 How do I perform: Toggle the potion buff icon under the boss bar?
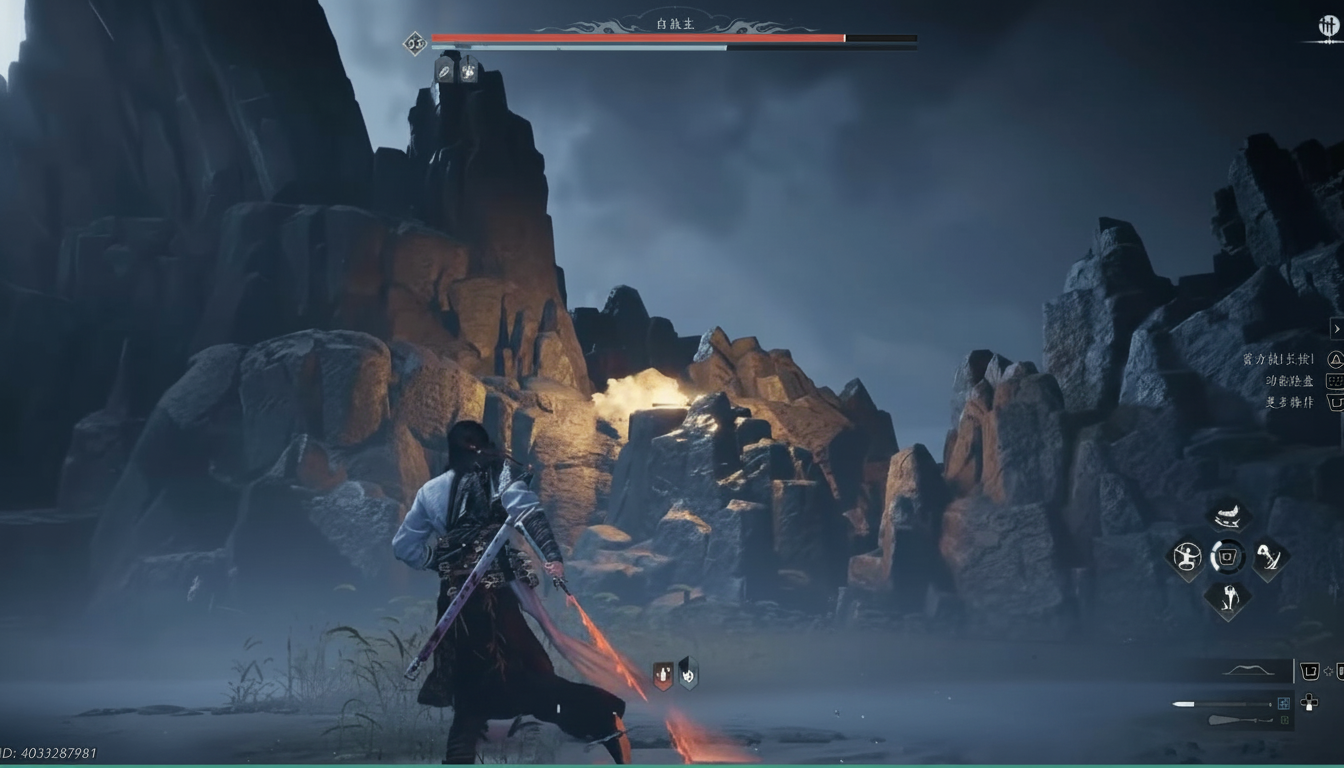click(445, 71)
